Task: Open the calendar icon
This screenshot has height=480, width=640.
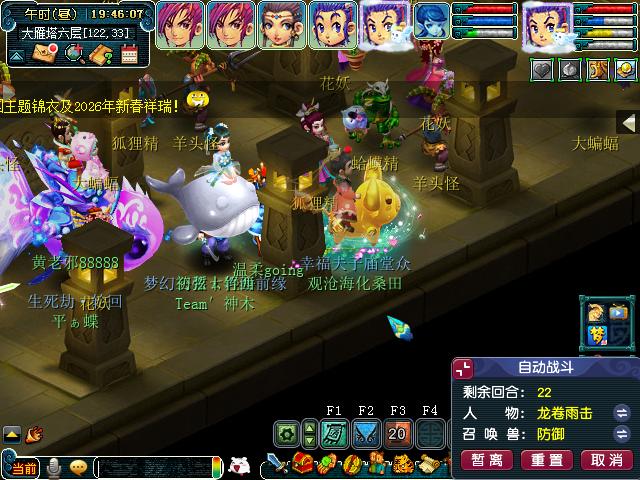Action: (x=128, y=54)
